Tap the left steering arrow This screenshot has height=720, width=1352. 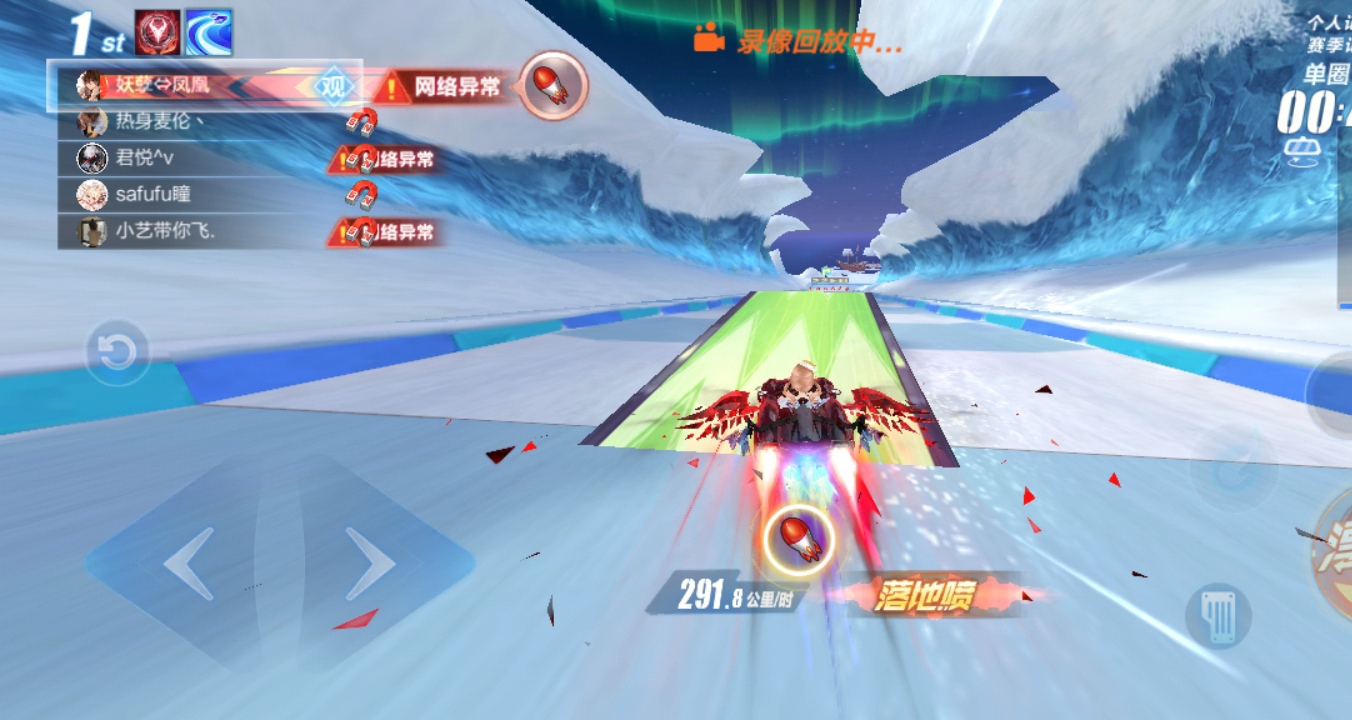coord(190,565)
